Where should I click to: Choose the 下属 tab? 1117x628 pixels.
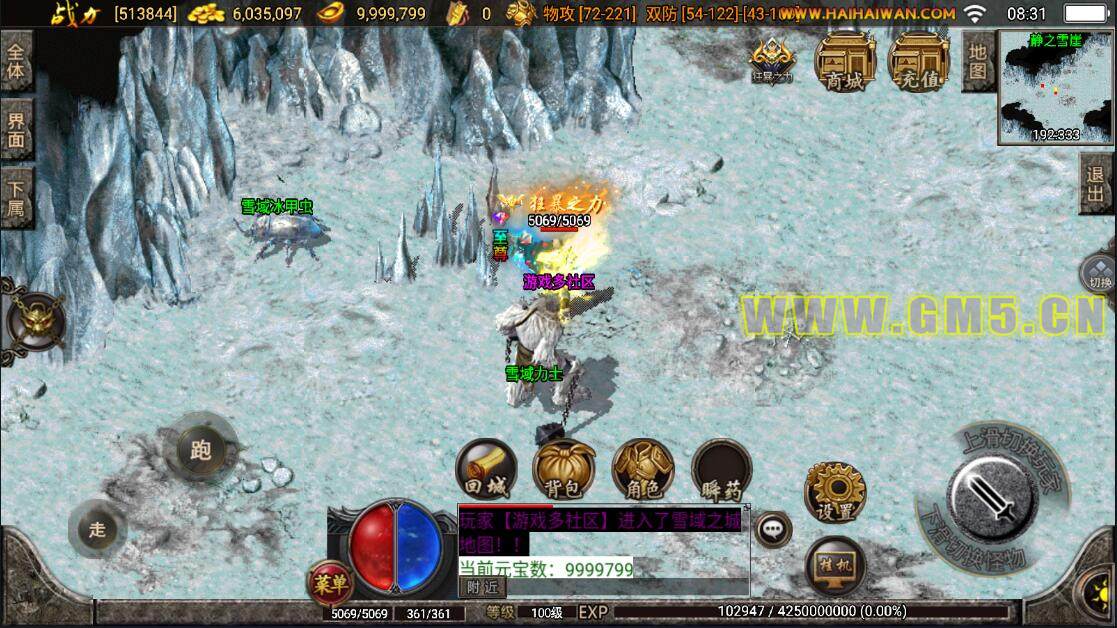tap(17, 197)
